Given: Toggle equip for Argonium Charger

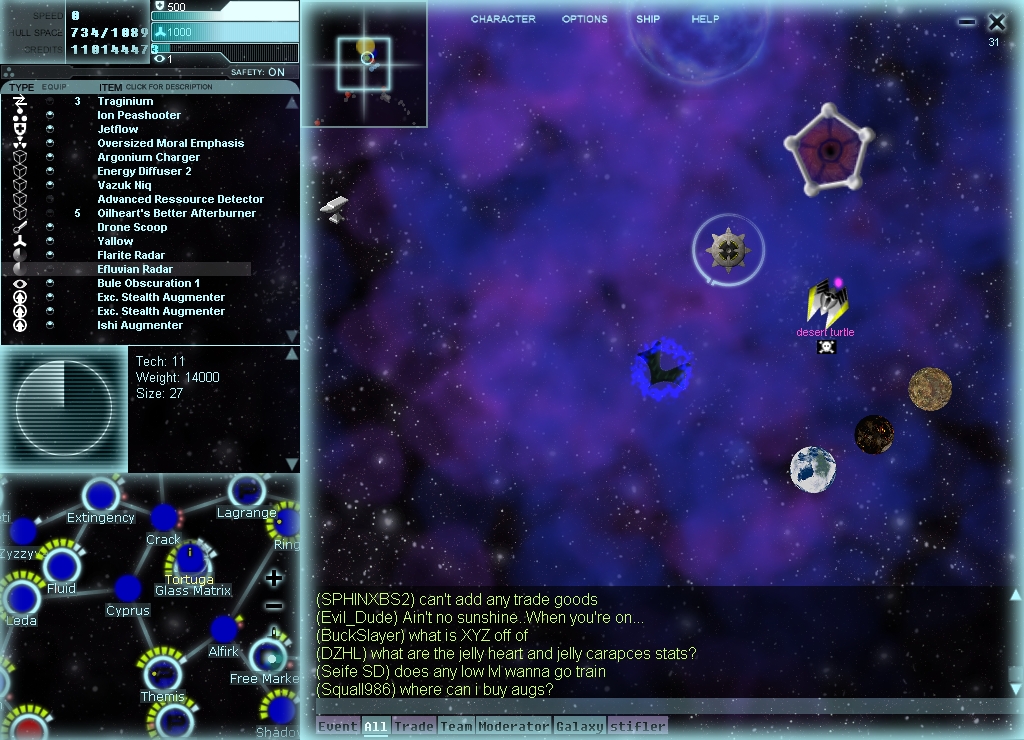Looking at the screenshot, I should (50, 157).
